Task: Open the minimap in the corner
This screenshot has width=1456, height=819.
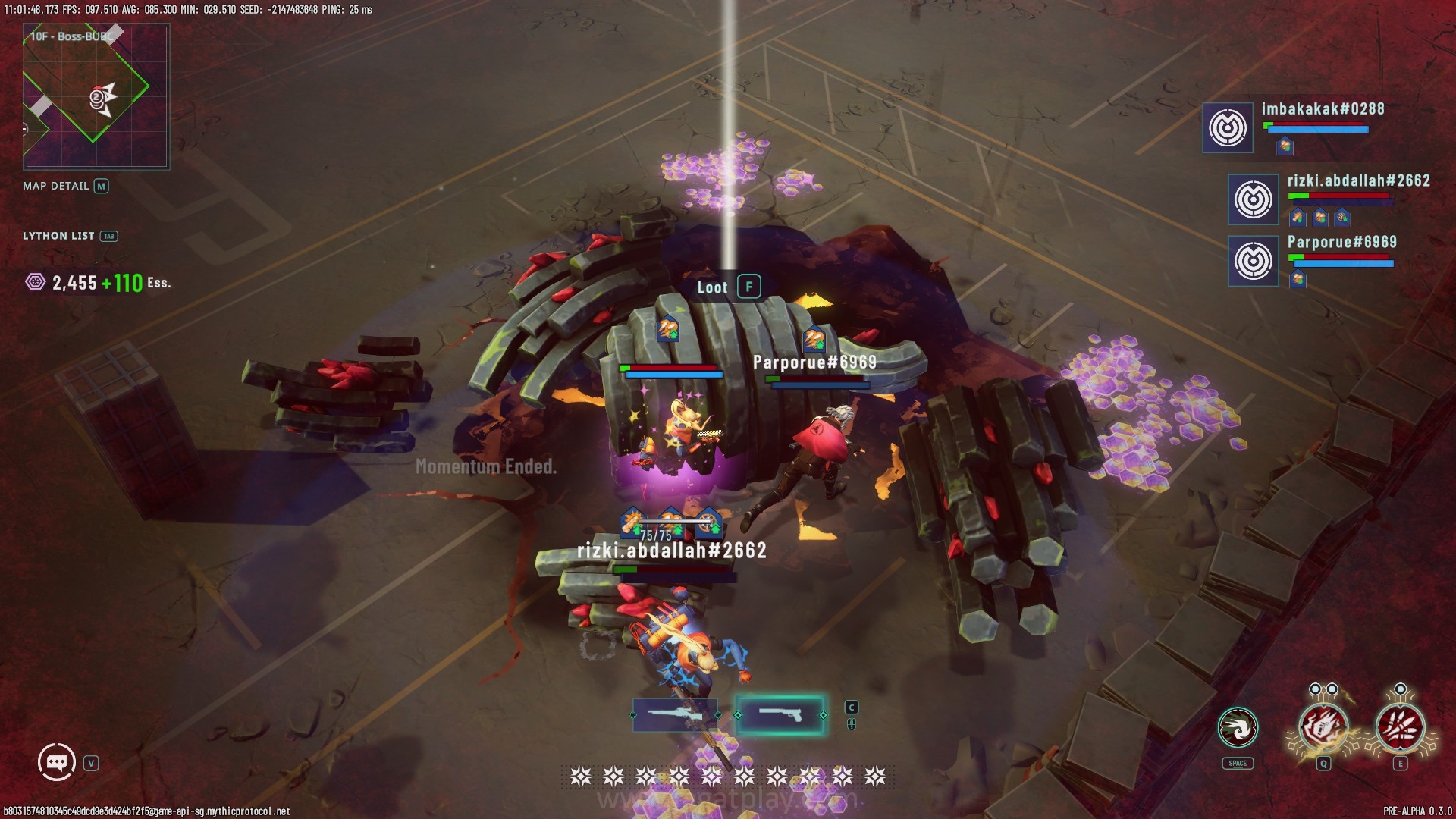Action: pos(96,96)
